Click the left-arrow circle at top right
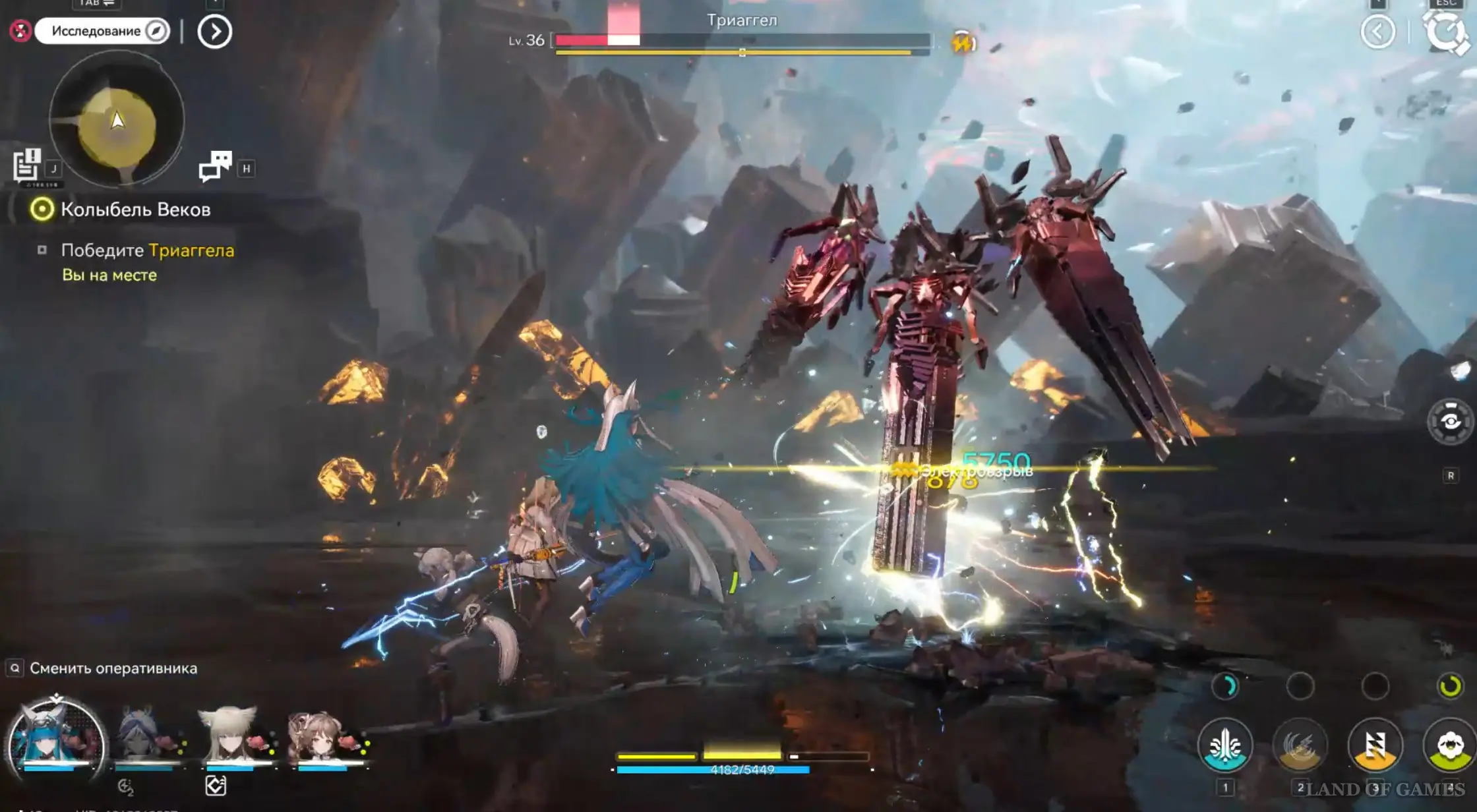This screenshot has width=1477, height=812. click(1378, 32)
